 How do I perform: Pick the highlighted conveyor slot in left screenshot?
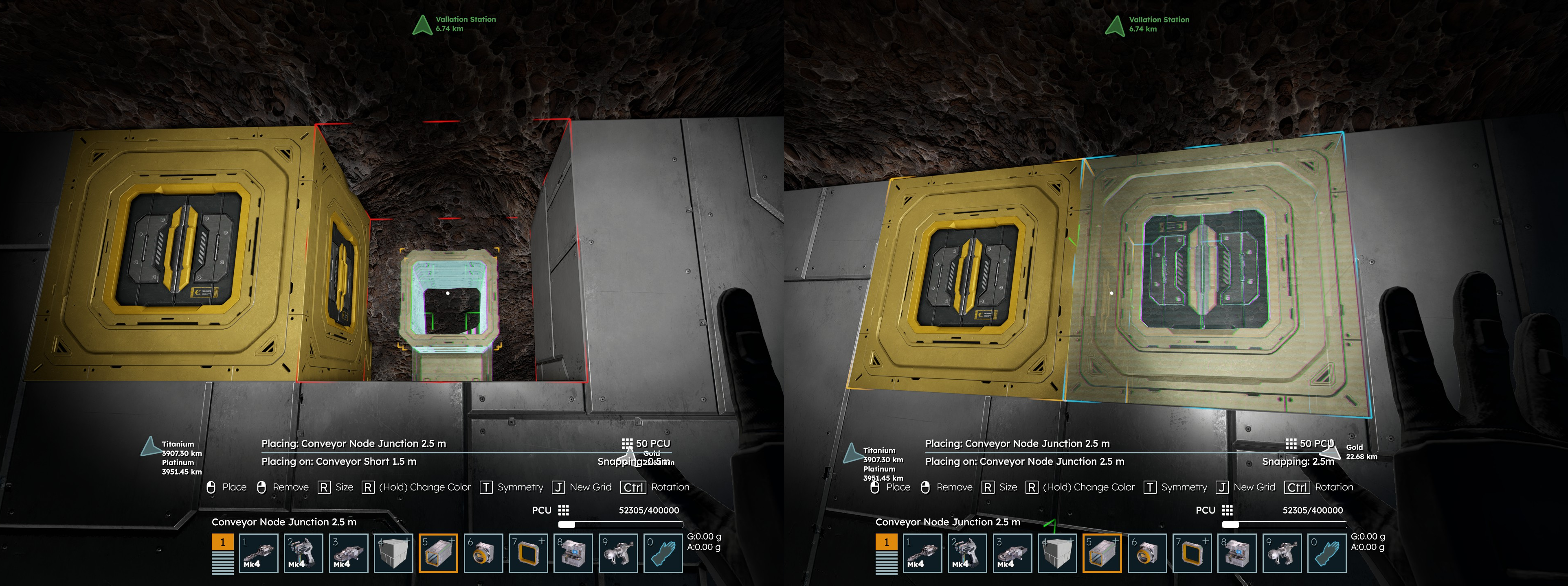[x=438, y=553]
